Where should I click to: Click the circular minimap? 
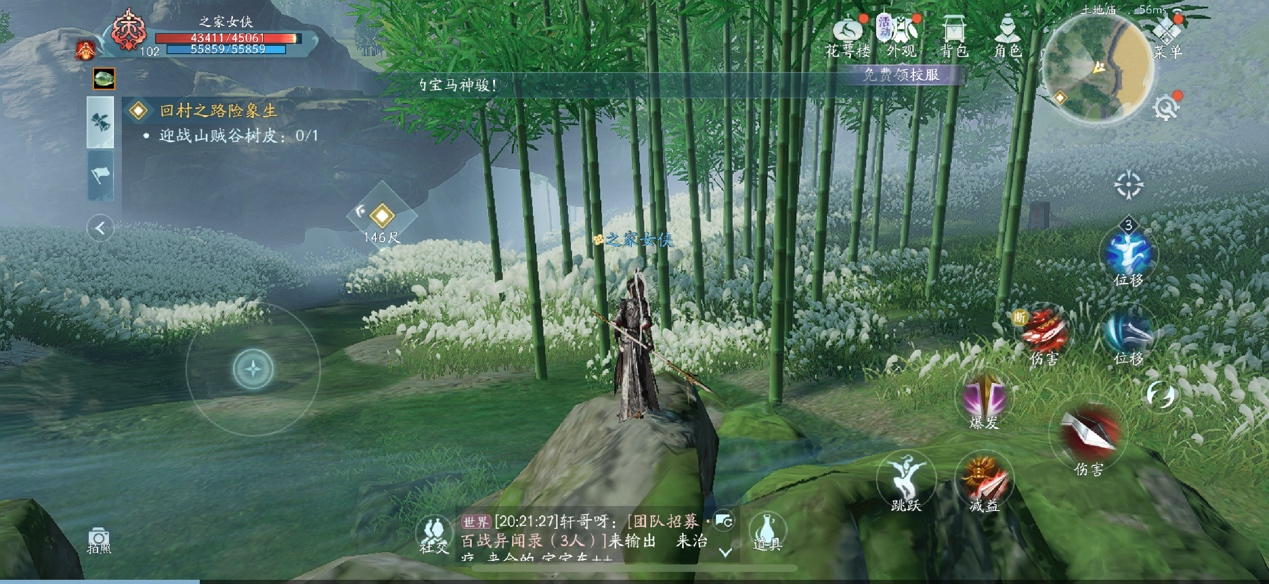pos(1097,67)
